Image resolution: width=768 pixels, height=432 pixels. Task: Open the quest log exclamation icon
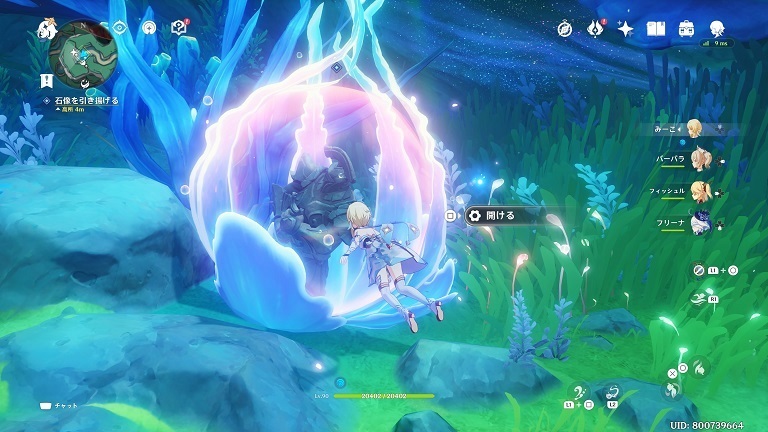[x=47, y=79]
